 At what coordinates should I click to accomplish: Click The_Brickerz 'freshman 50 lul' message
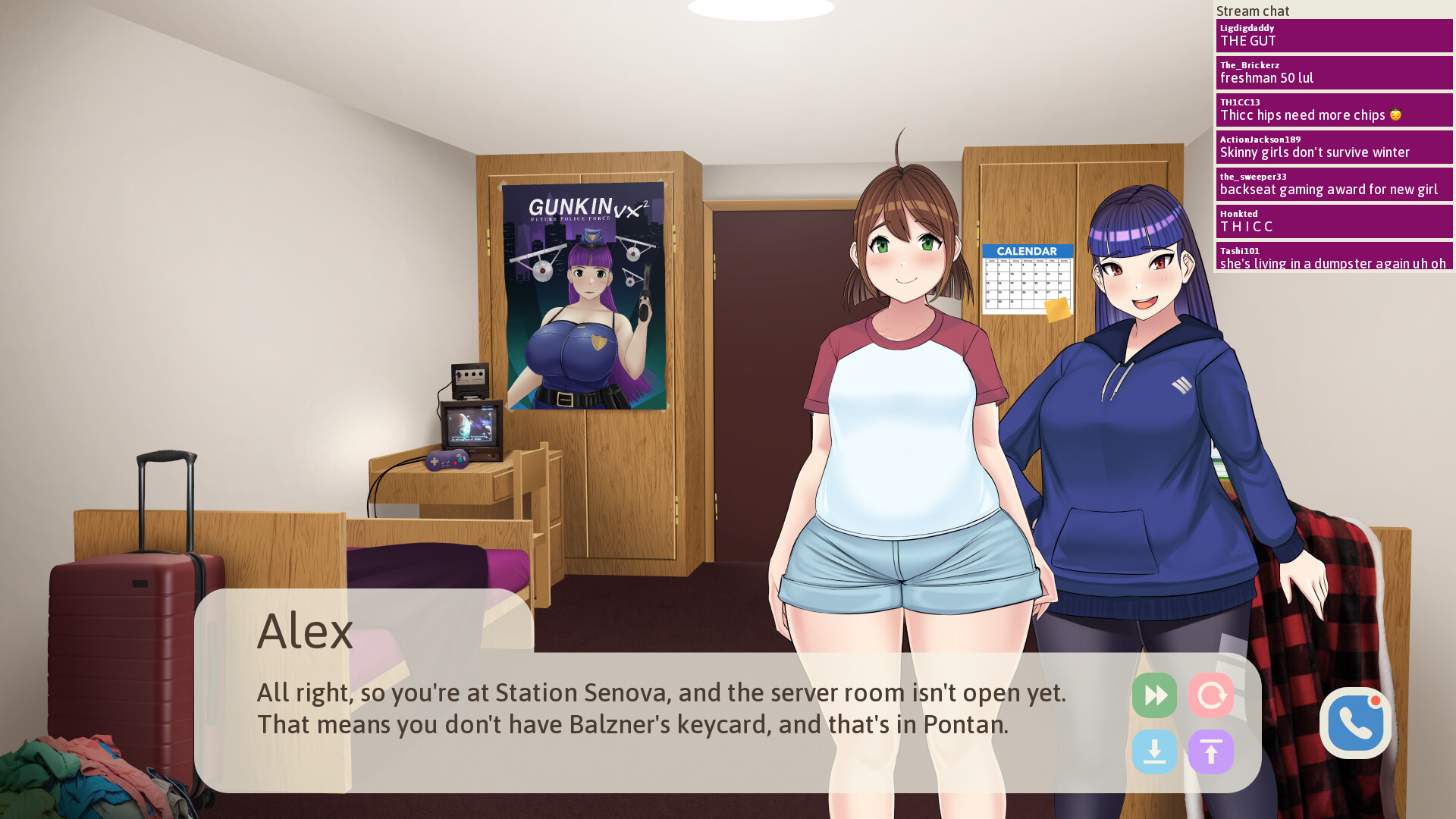coord(1334,72)
